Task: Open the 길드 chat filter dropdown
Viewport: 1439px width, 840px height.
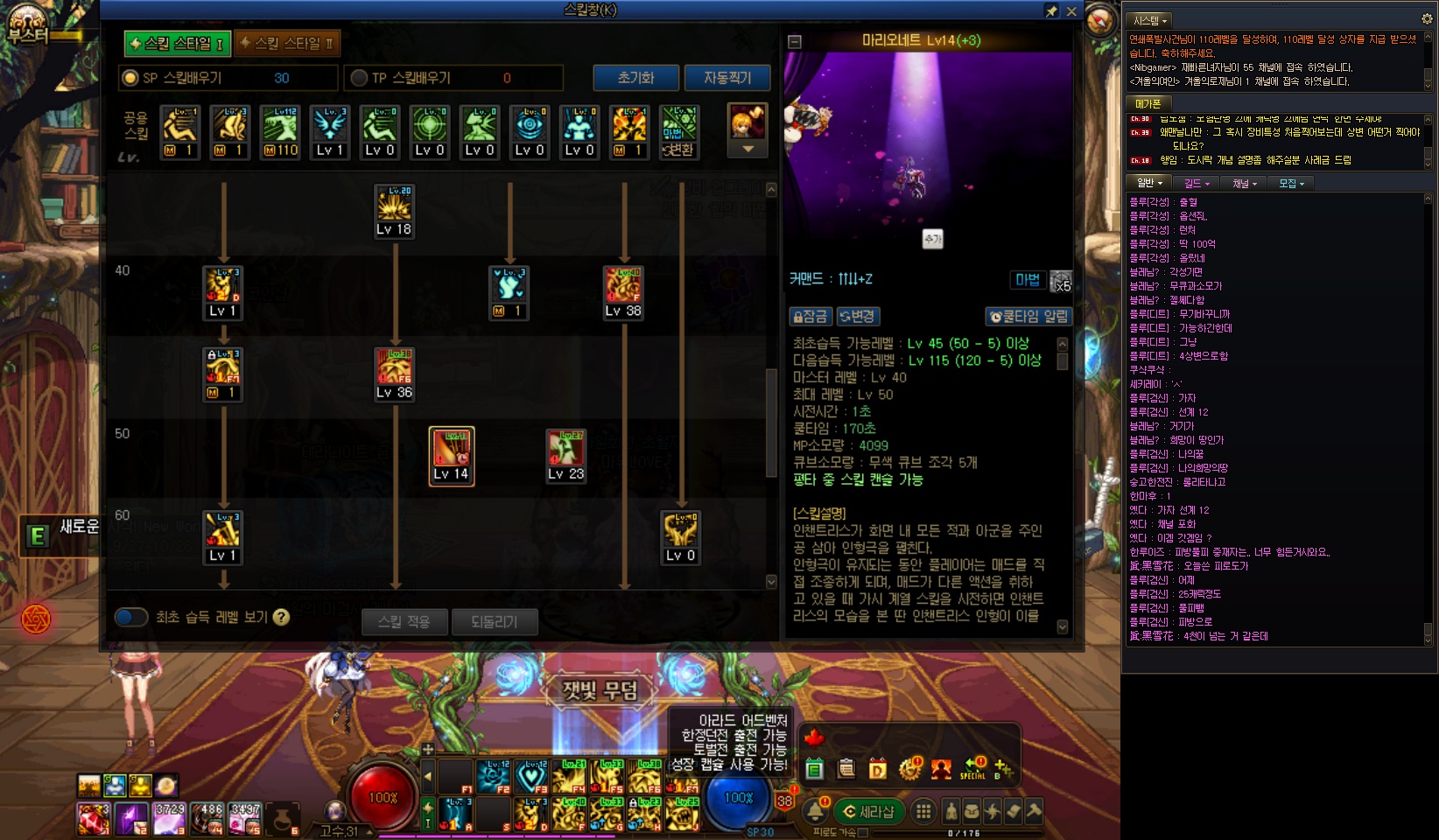Action: 1197,184
